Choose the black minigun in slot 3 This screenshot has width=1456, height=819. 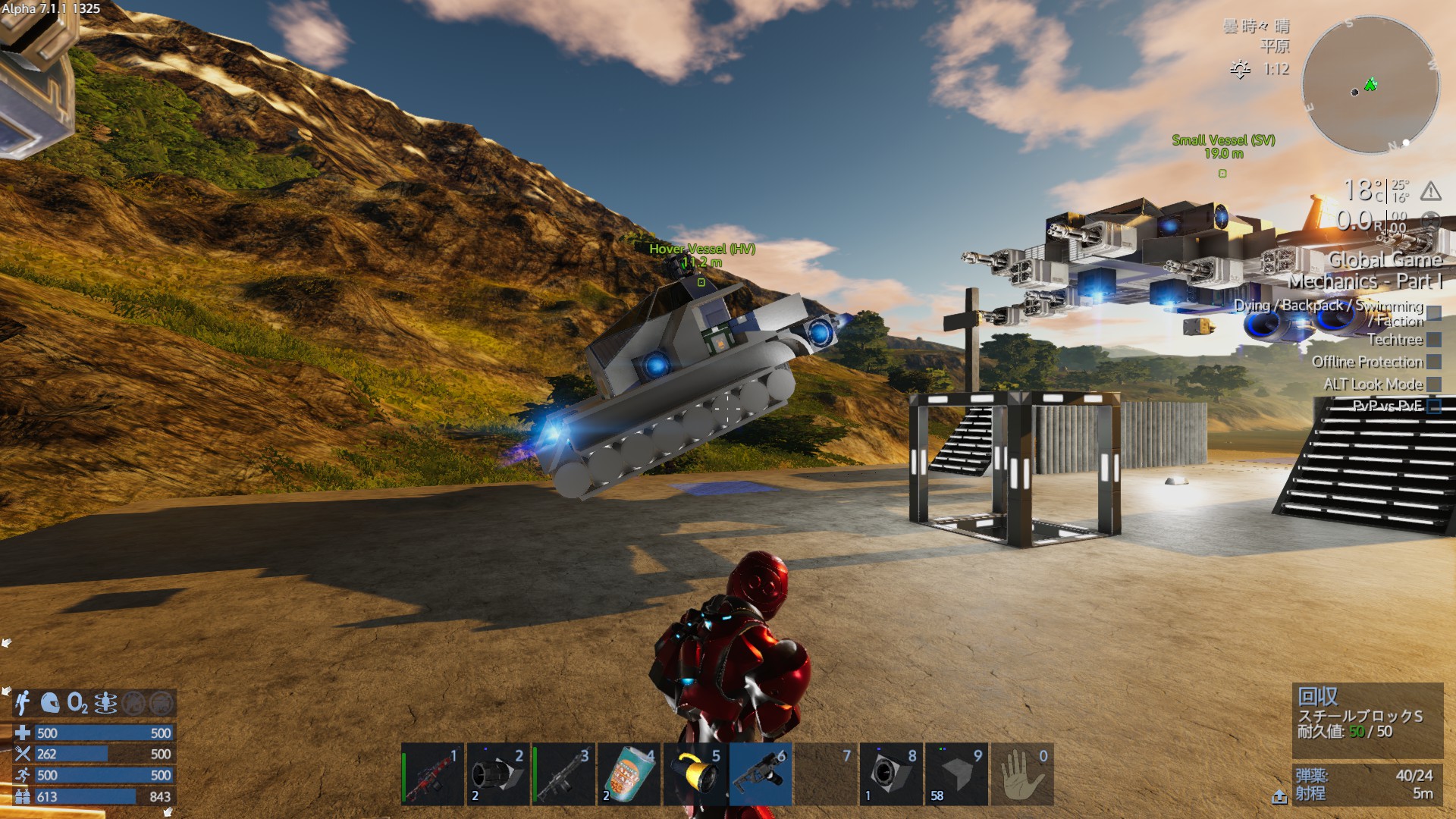[563, 774]
